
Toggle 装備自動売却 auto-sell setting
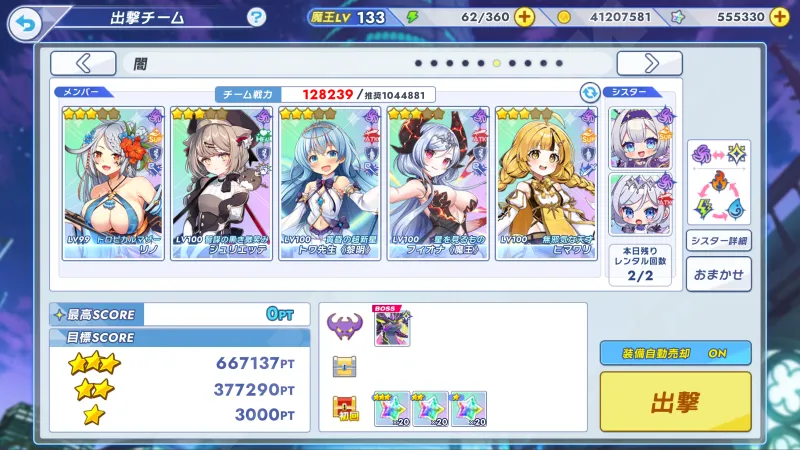pyautogui.click(x=675, y=353)
